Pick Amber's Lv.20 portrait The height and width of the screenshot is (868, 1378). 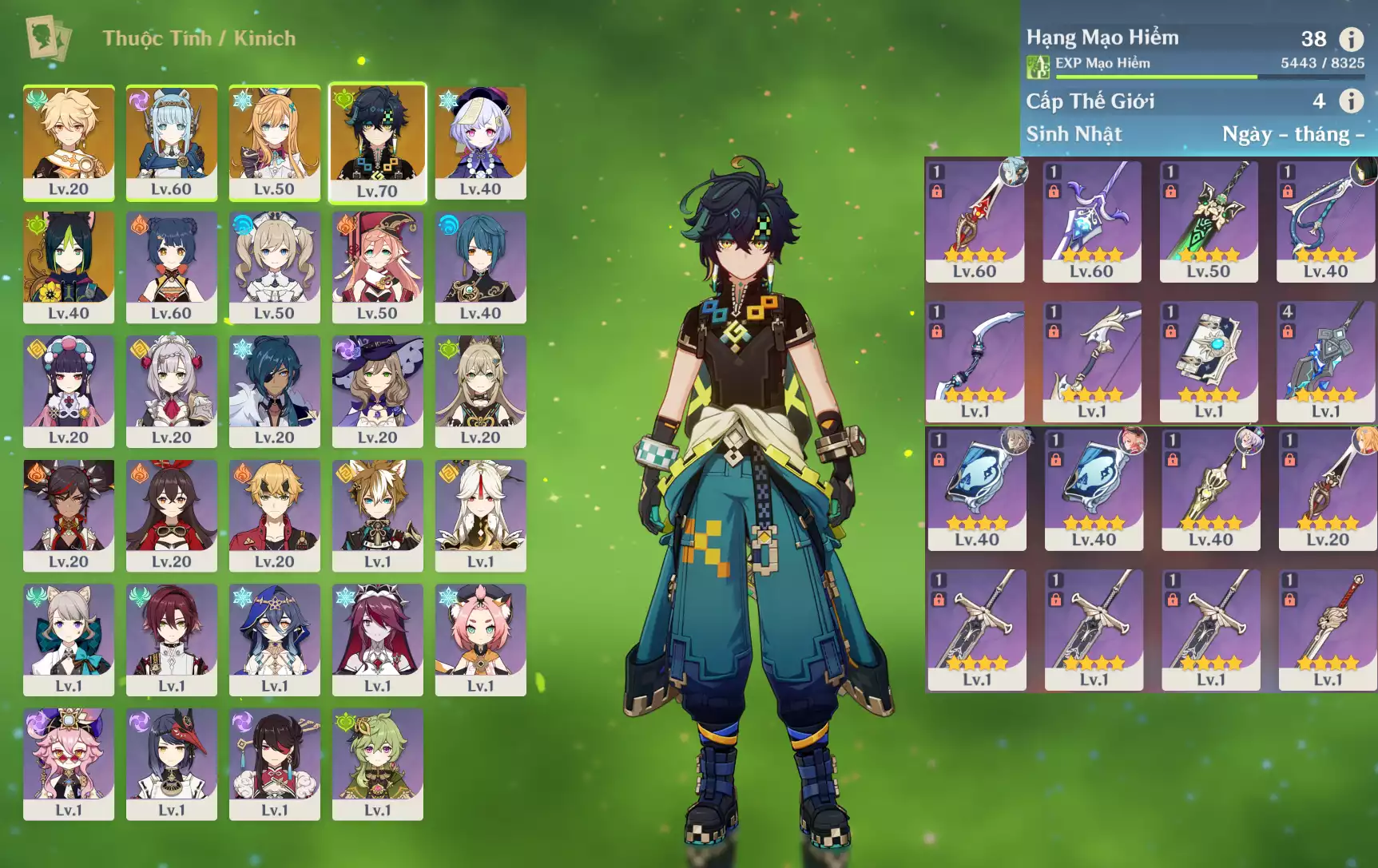click(171, 514)
